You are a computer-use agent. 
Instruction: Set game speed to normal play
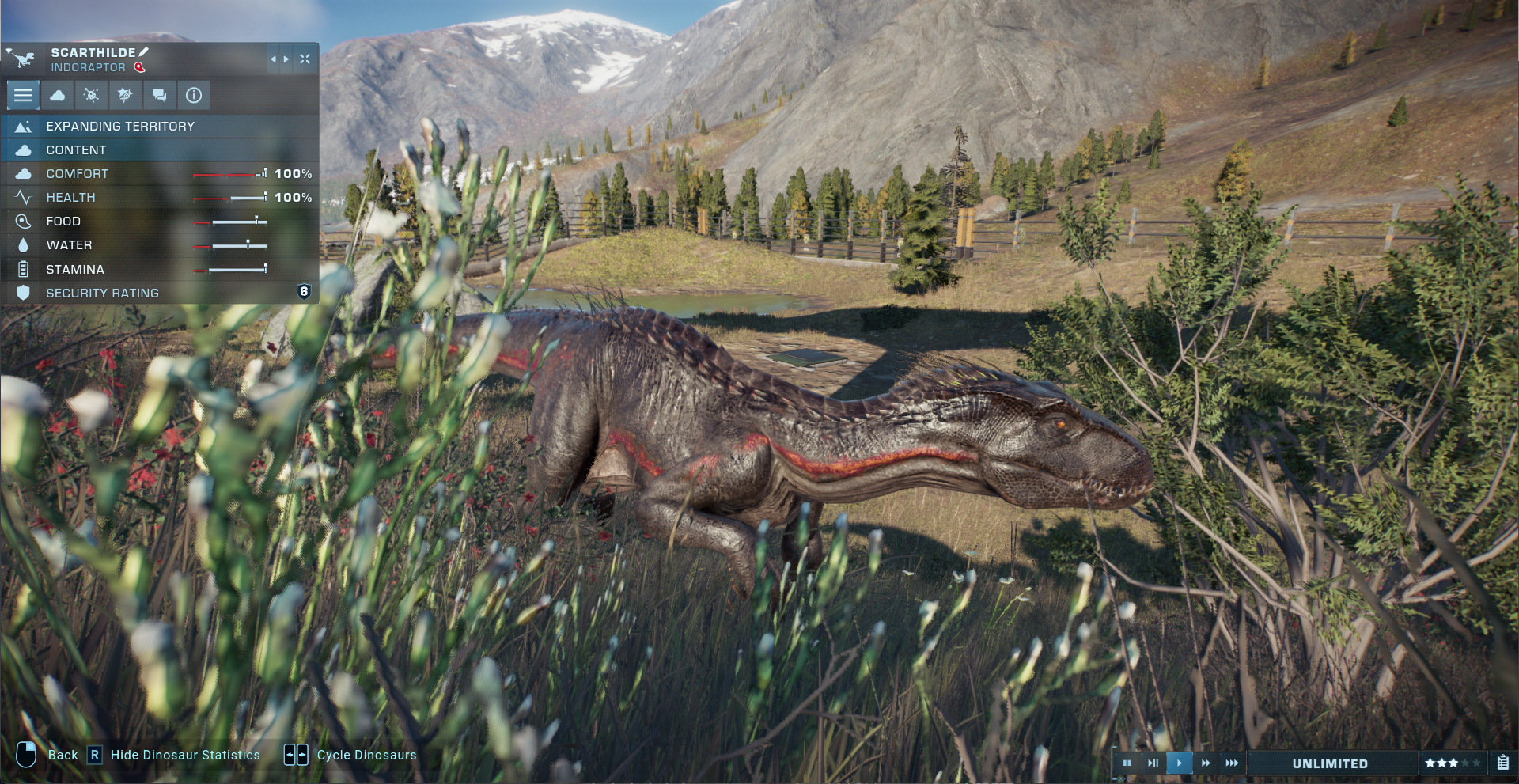click(x=1179, y=763)
